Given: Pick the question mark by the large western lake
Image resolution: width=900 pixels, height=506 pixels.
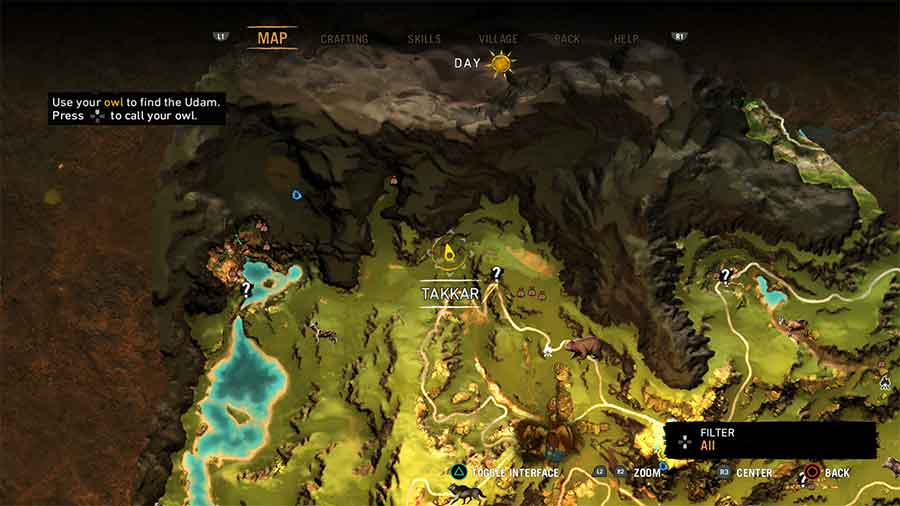Looking at the screenshot, I should point(246,290).
